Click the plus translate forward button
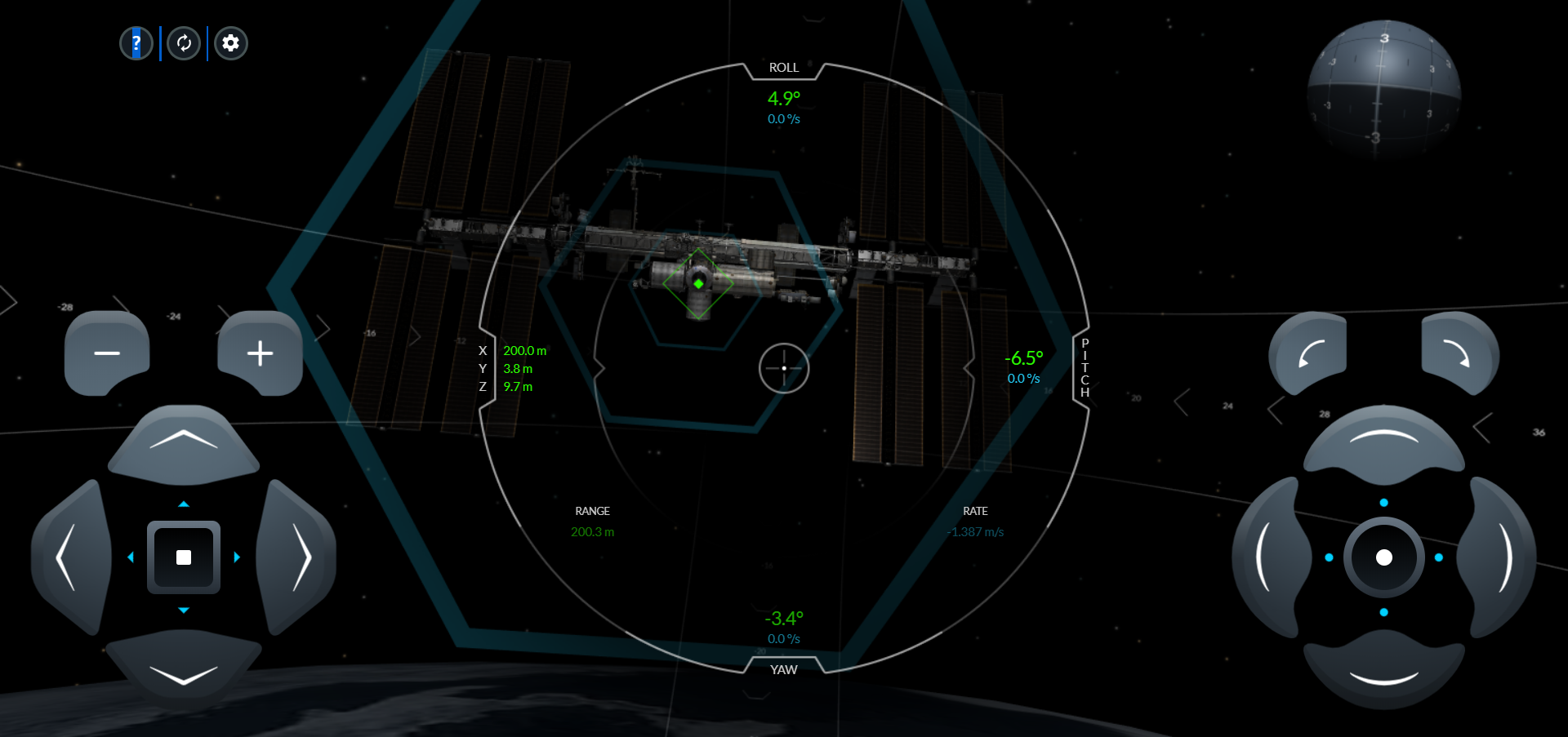 tap(260, 353)
